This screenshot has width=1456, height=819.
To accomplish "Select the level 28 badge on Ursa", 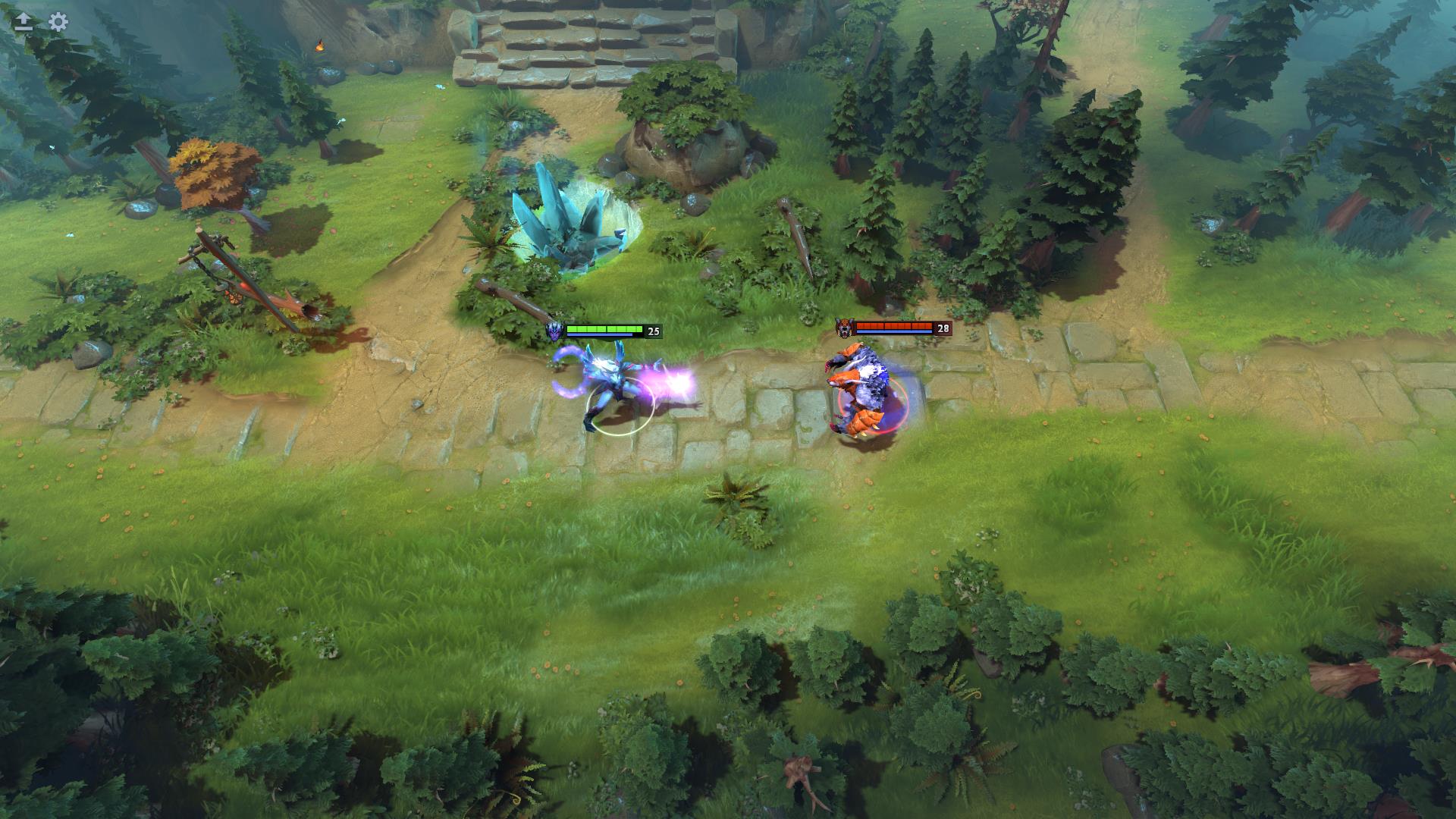I will click(x=943, y=328).
